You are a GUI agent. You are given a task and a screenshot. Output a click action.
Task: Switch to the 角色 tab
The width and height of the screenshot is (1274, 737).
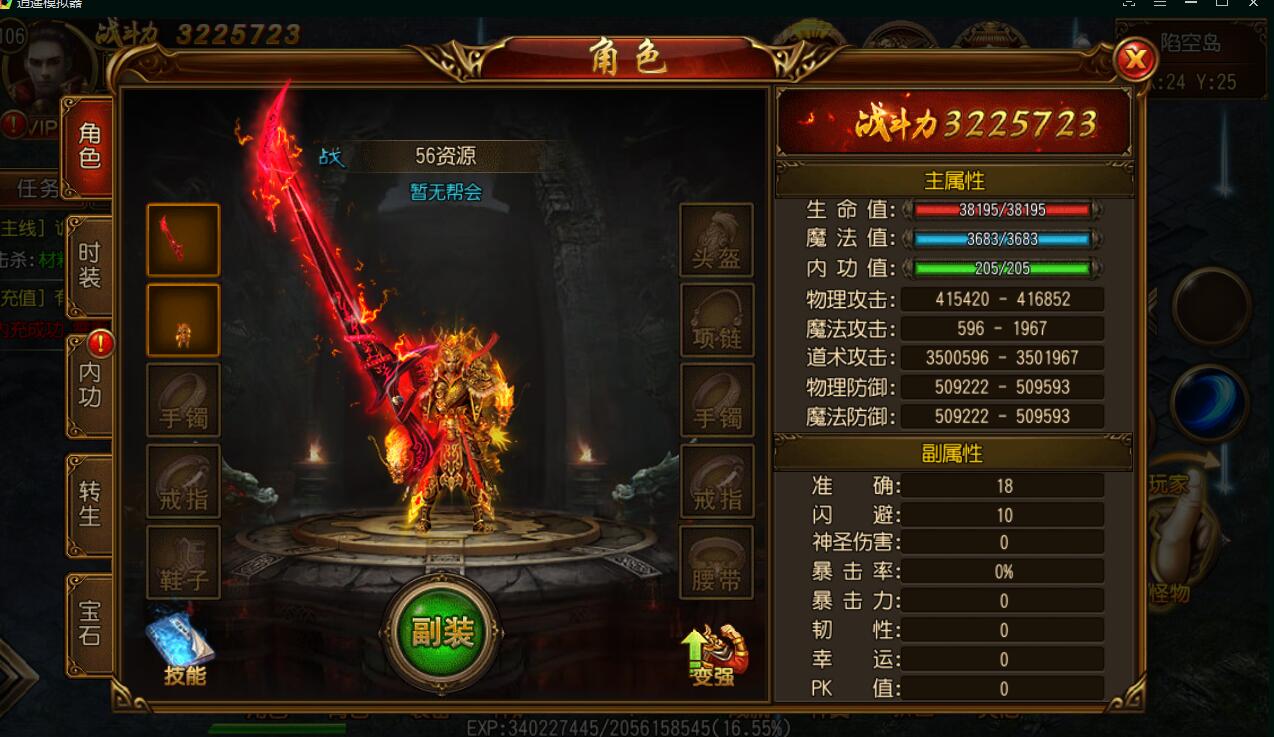pyautogui.click(x=90, y=147)
